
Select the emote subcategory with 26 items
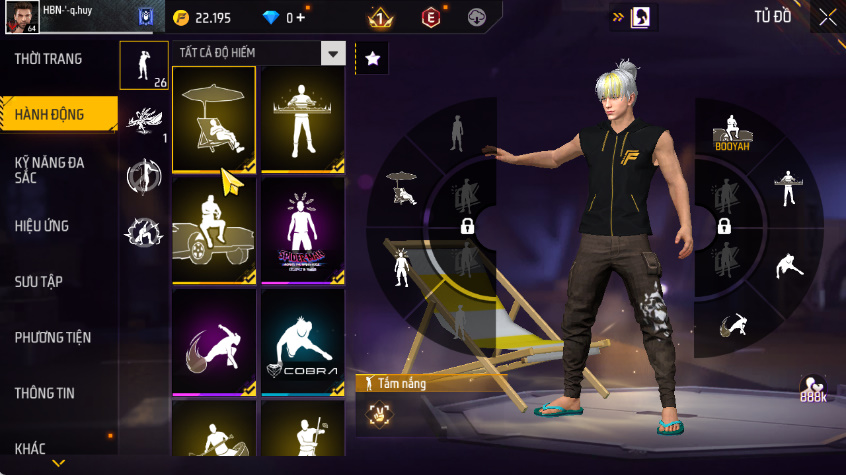144,66
